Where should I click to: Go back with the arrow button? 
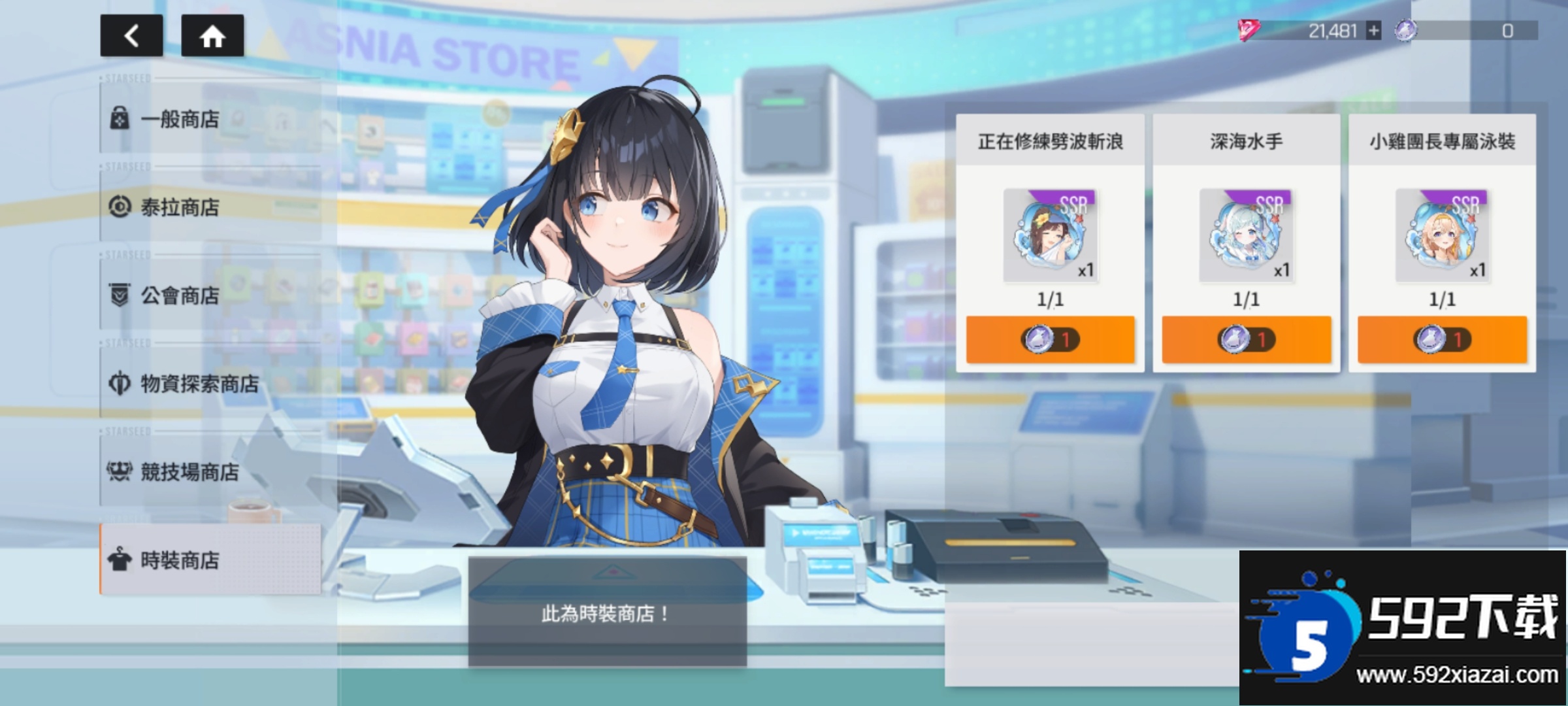point(131,36)
